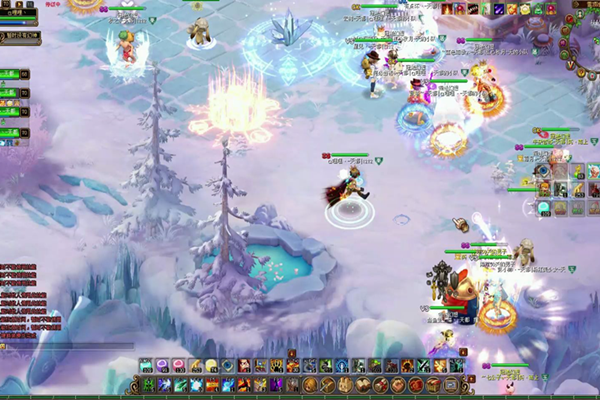This screenshot has height=400, width=600.
Task: Select the white-haired portrait in side panel
Action: (x=593, y=171)
